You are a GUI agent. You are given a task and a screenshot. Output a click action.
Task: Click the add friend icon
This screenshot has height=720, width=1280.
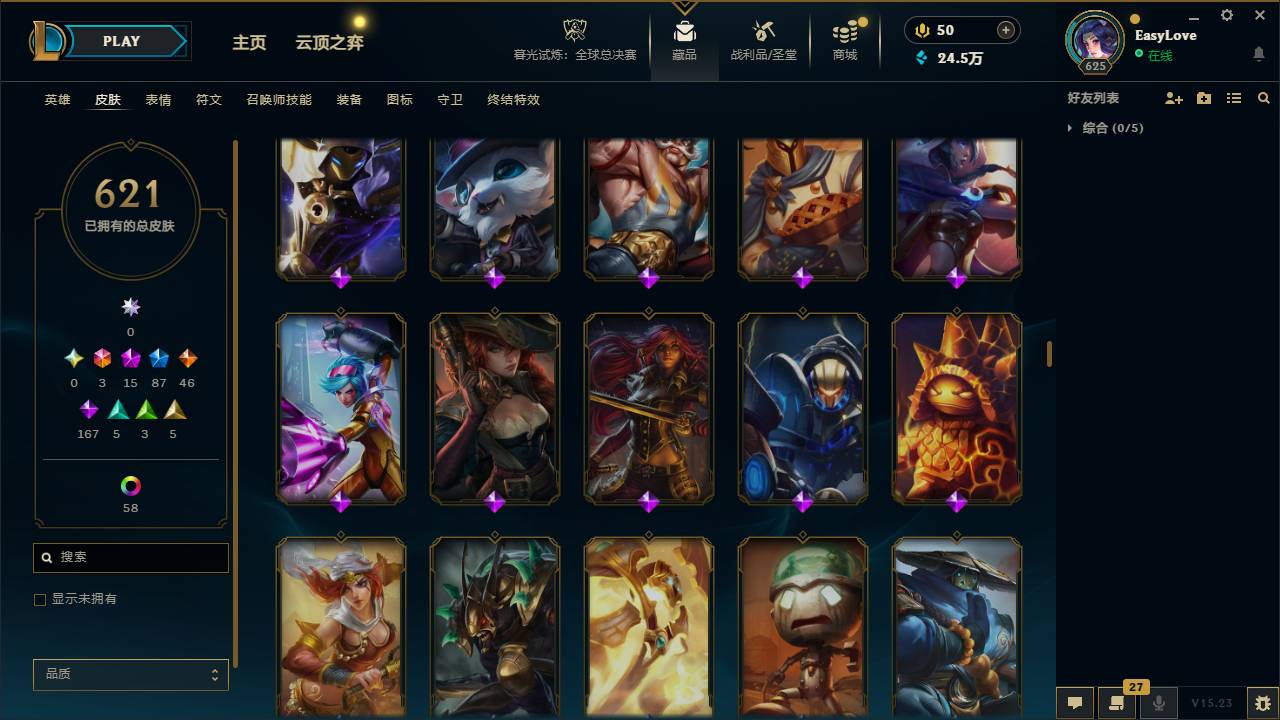[x=1173, y=98]
